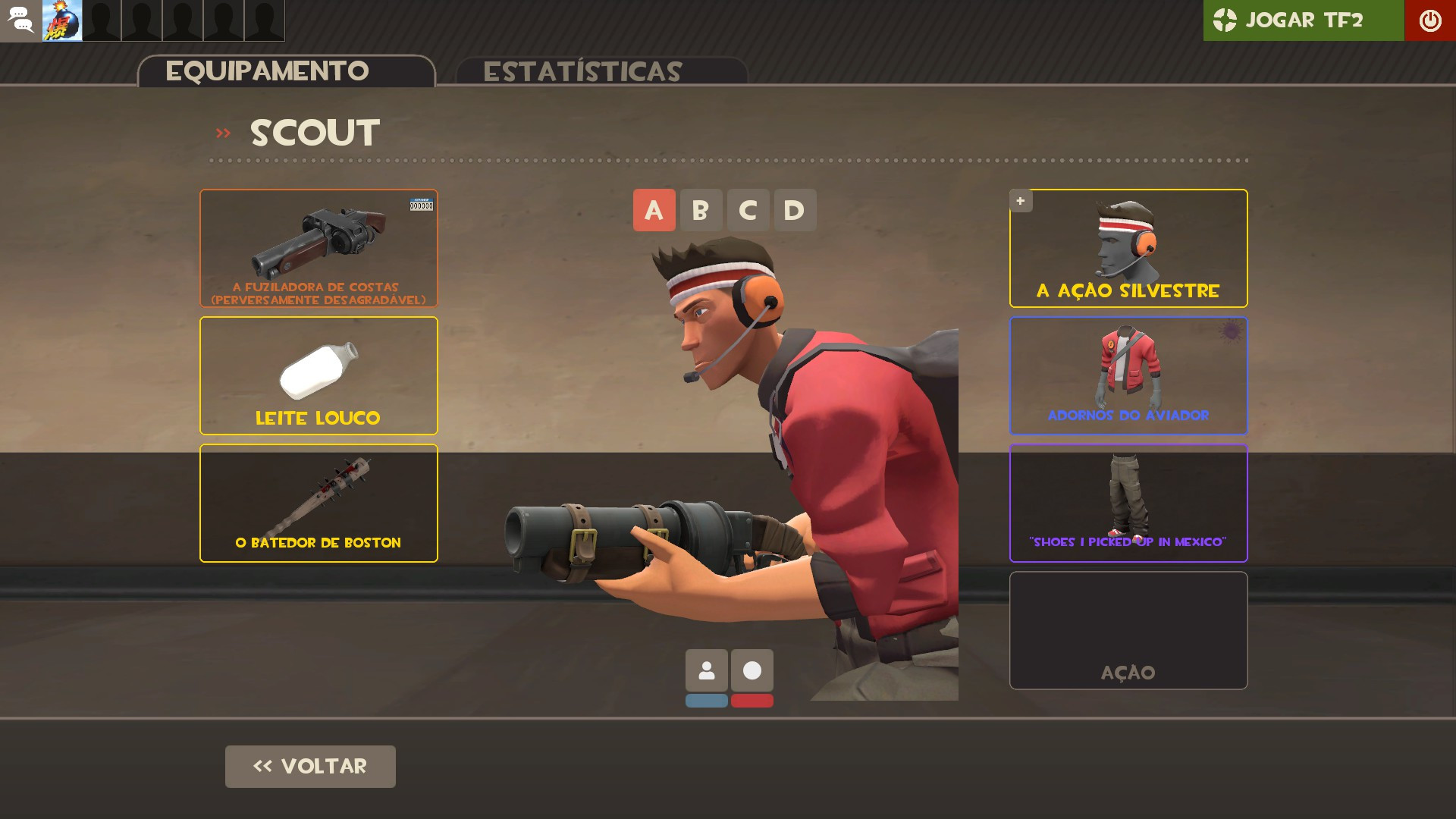This screenshot has height=819, width=1456.
Task: Switch the Scout preview to BLU team
Action: [707, 701]
